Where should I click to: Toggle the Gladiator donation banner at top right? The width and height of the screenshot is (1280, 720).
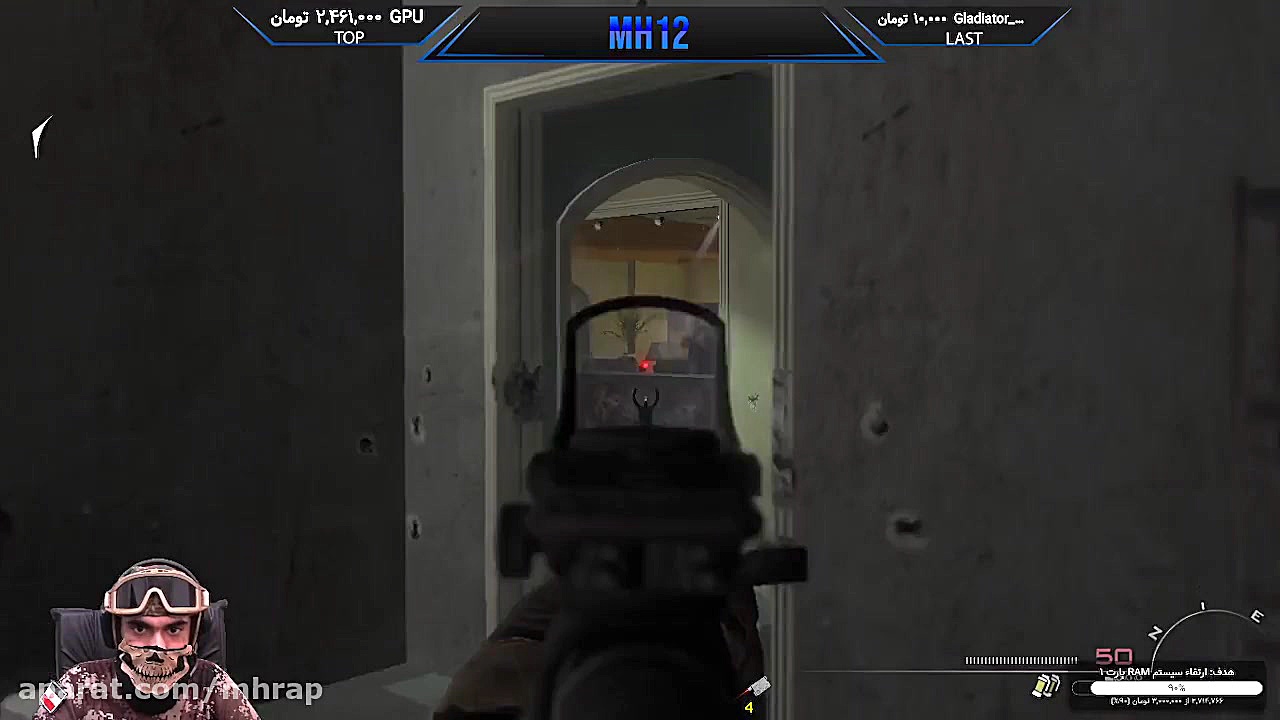coord(960,18)
